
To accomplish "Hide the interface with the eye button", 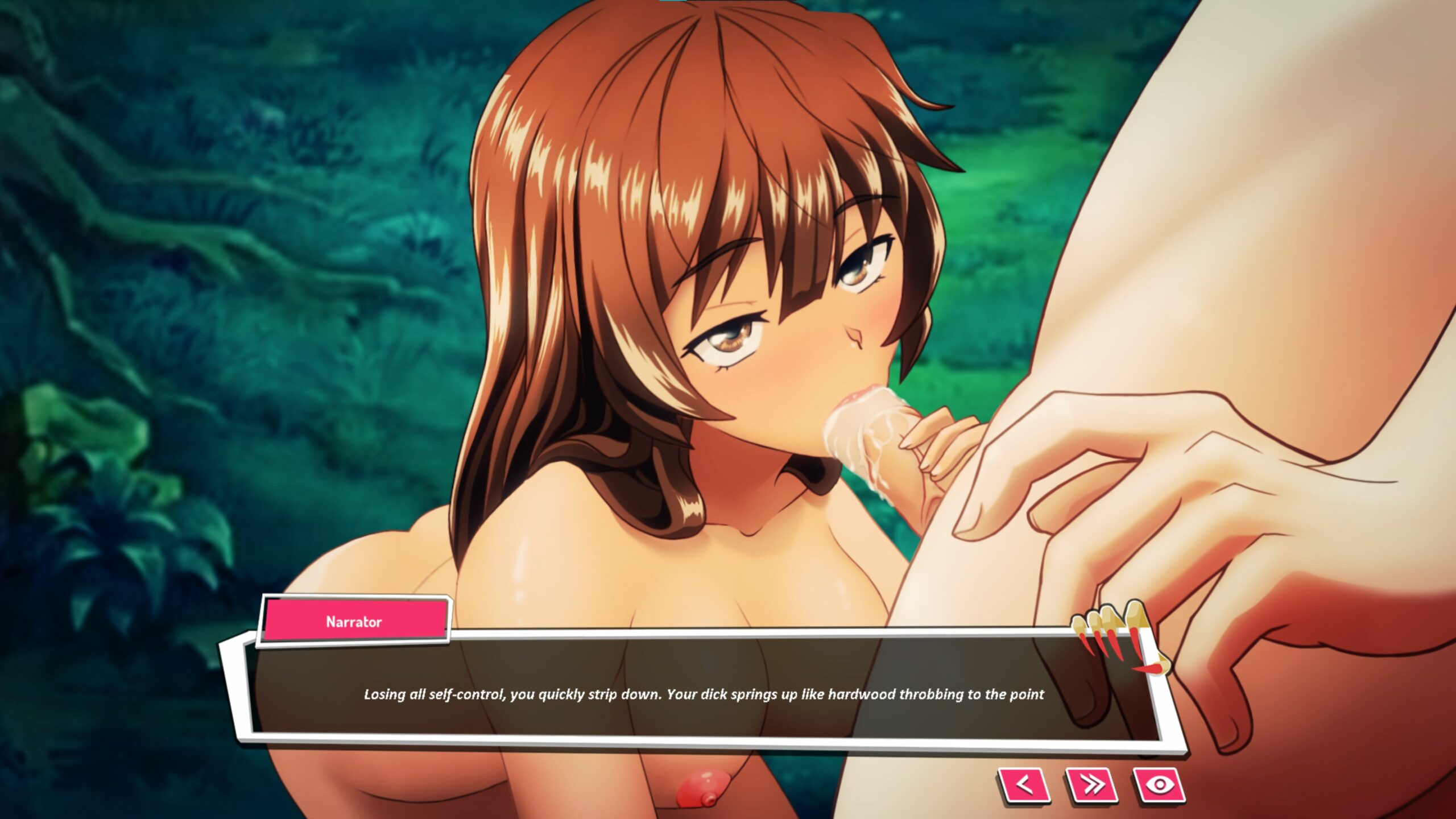I will coord(1159,785).
